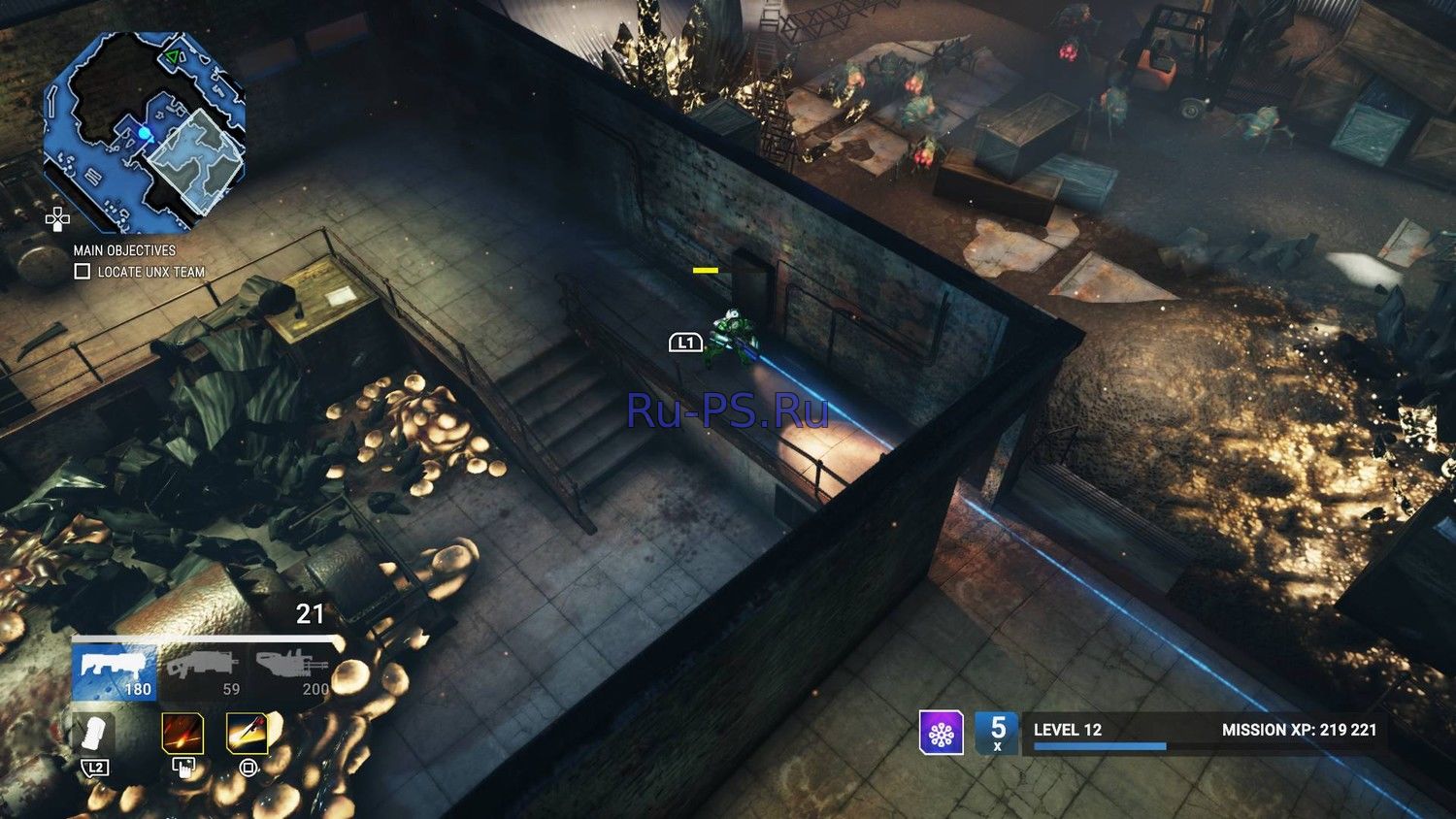Tick the Locate UNX Team objective checkbox
Screen dimensions: 1456x819
[x=83, y=272]
